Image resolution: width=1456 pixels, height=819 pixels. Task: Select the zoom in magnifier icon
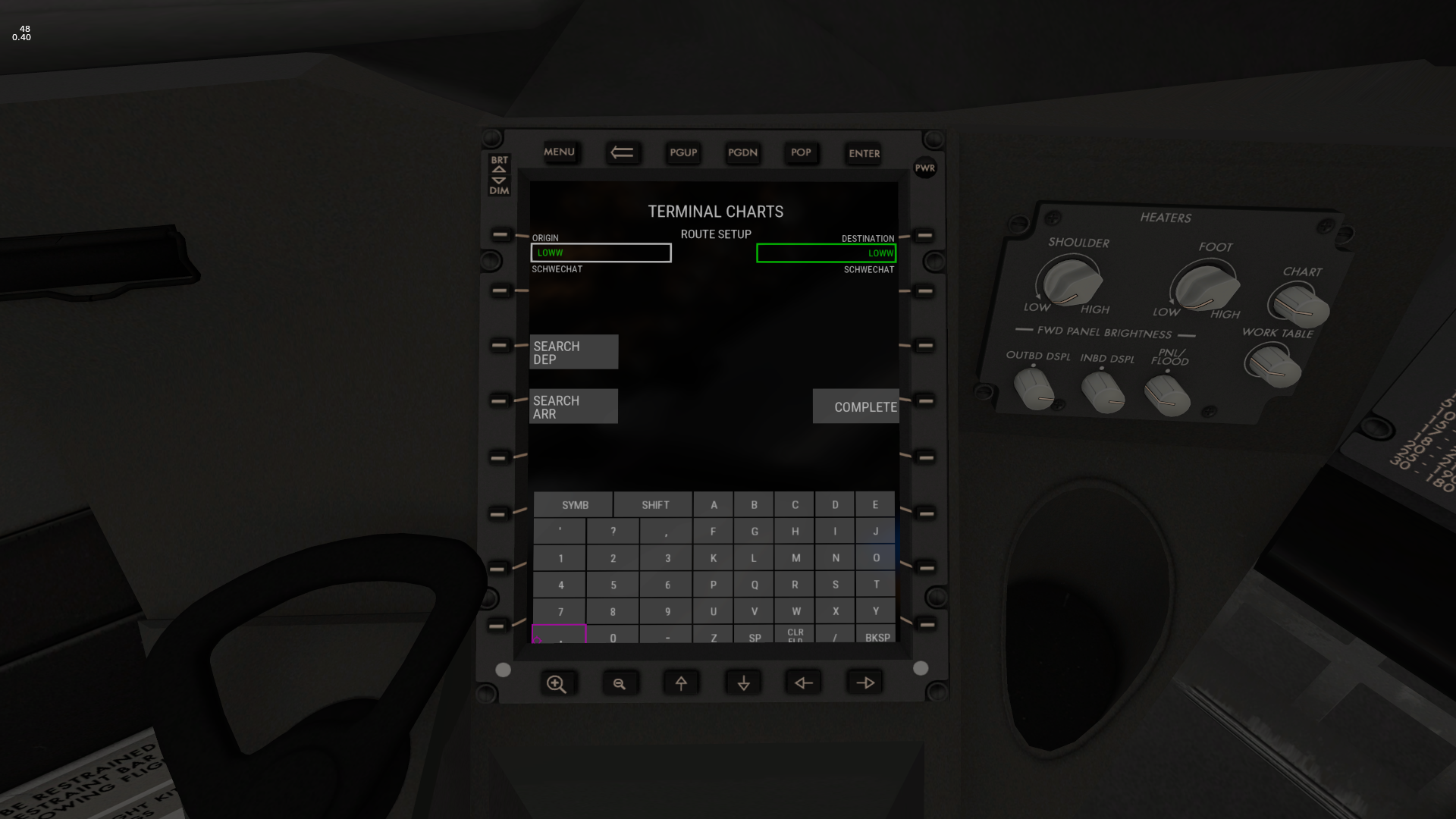[x=558, y=682]
